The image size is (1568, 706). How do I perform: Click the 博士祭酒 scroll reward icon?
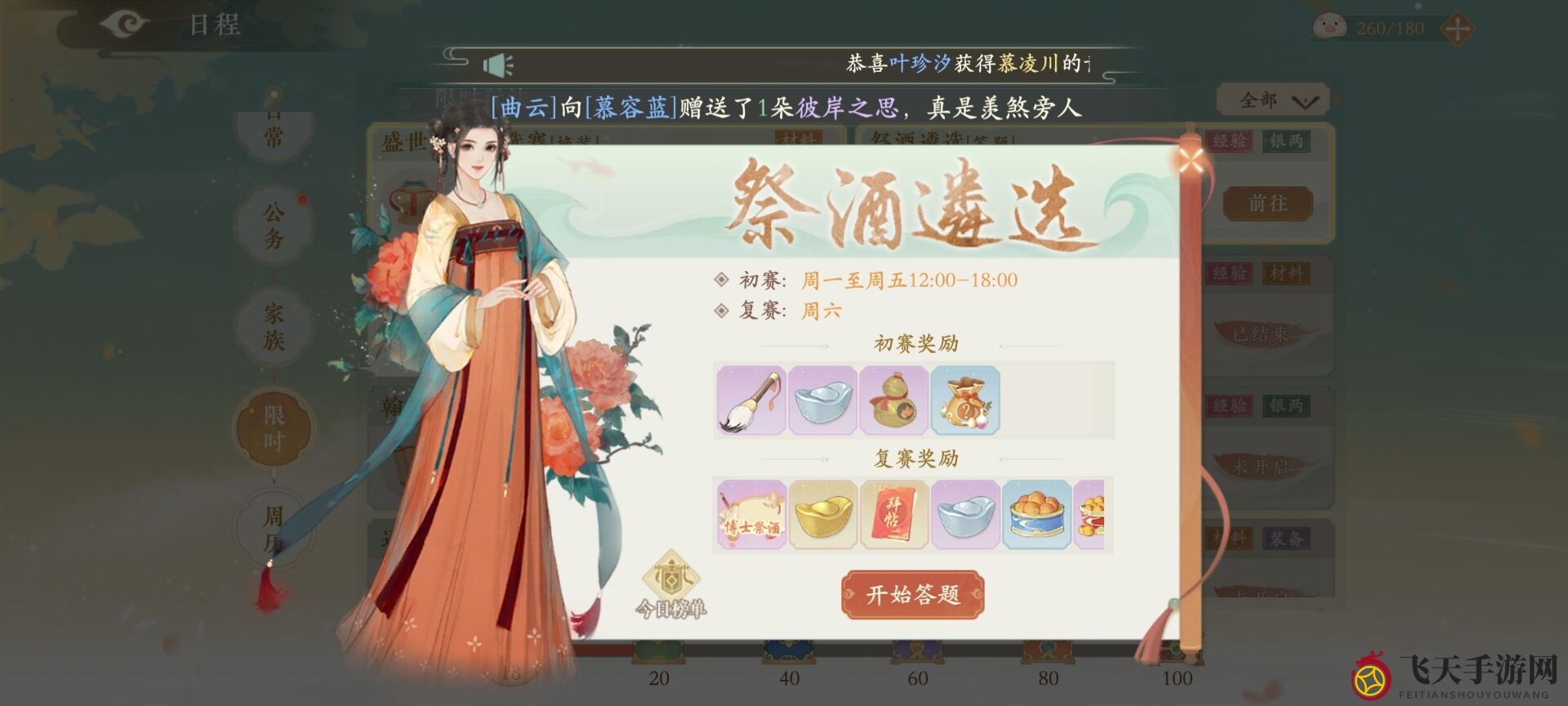[x=751, y=515]
